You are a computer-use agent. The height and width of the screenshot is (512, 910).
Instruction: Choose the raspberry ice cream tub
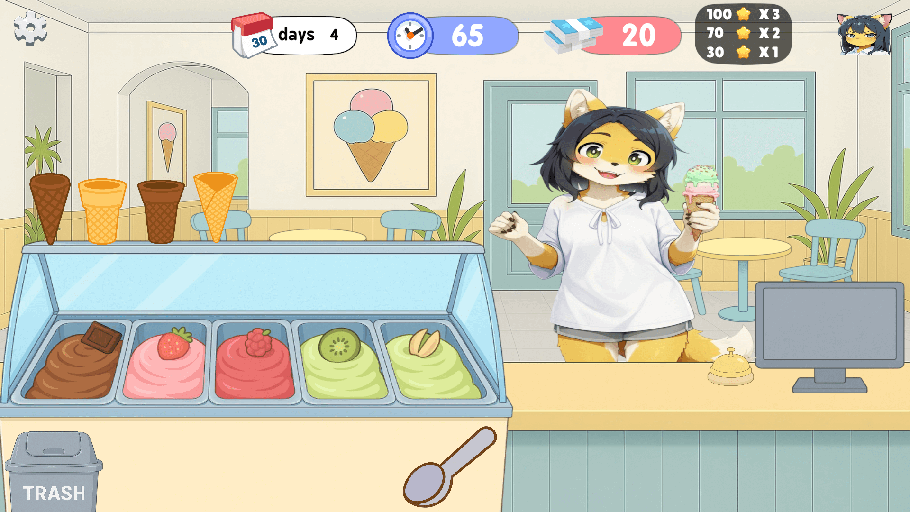pyautogui.click(x=255, y=362)
